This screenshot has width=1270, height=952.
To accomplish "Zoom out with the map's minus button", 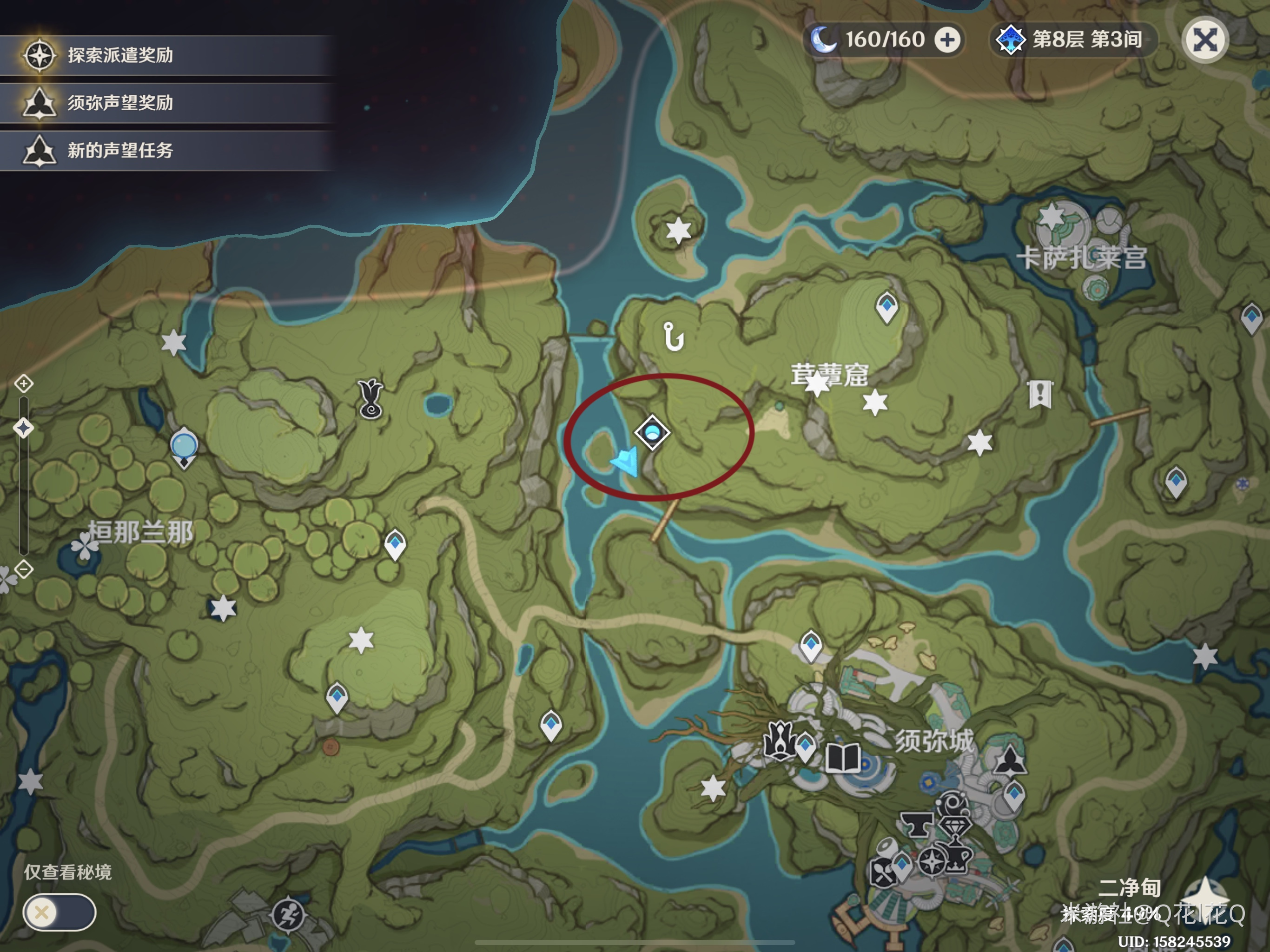I will pos(24,569).
